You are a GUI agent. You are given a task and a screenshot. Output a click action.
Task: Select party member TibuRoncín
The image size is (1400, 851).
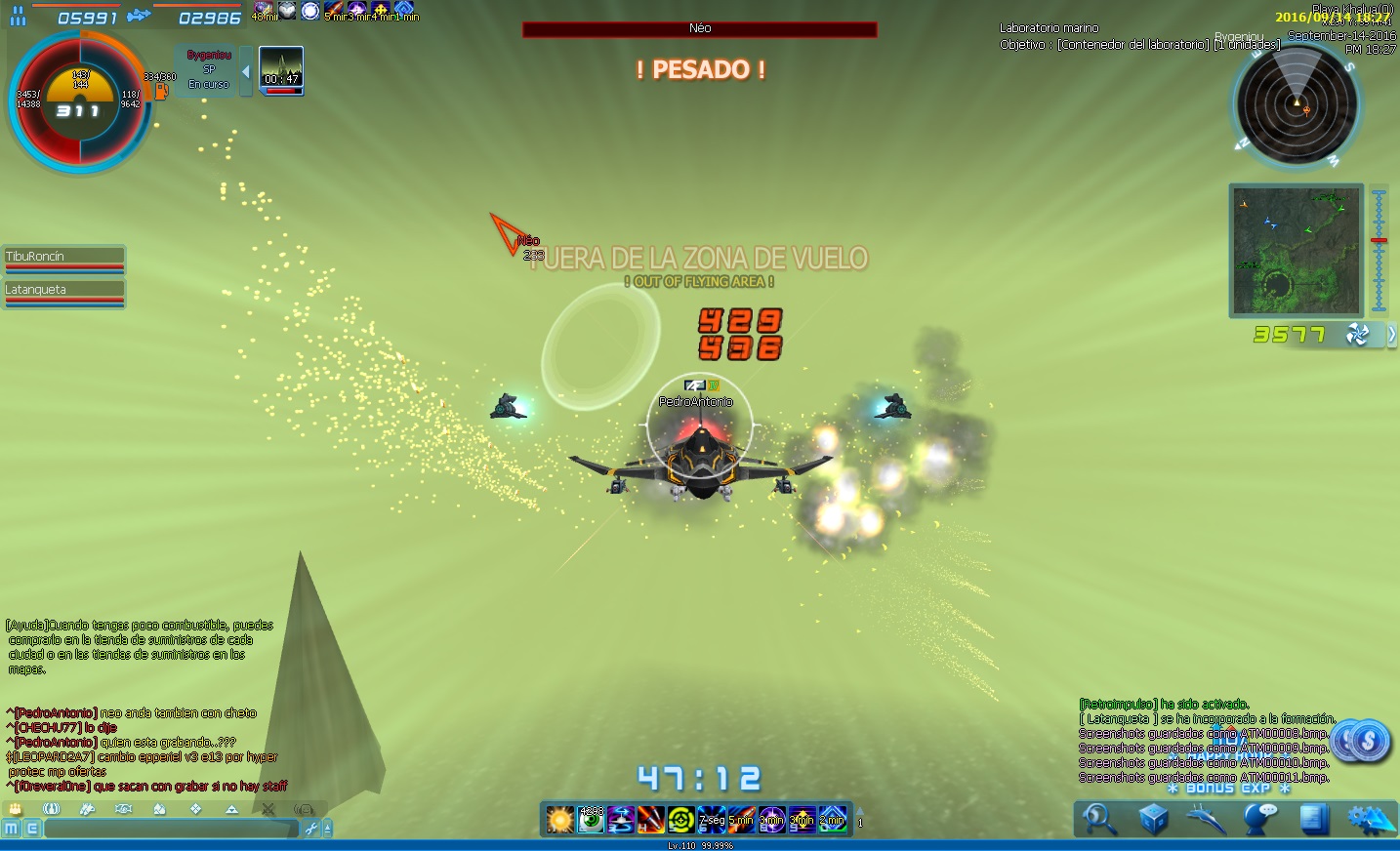pos(64,258)
